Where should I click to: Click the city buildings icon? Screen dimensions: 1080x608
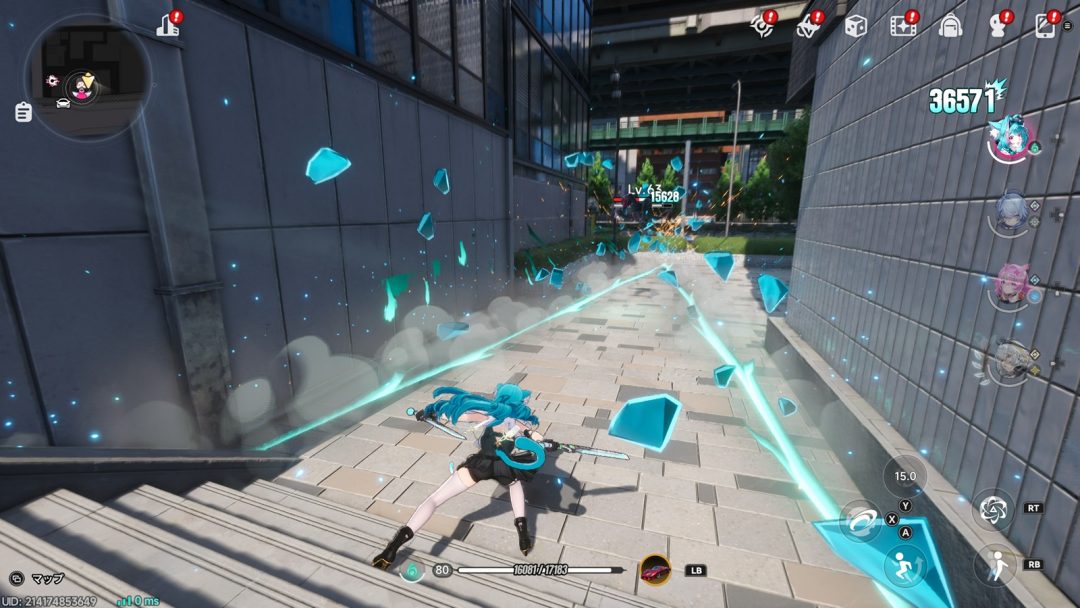[168, 26]
